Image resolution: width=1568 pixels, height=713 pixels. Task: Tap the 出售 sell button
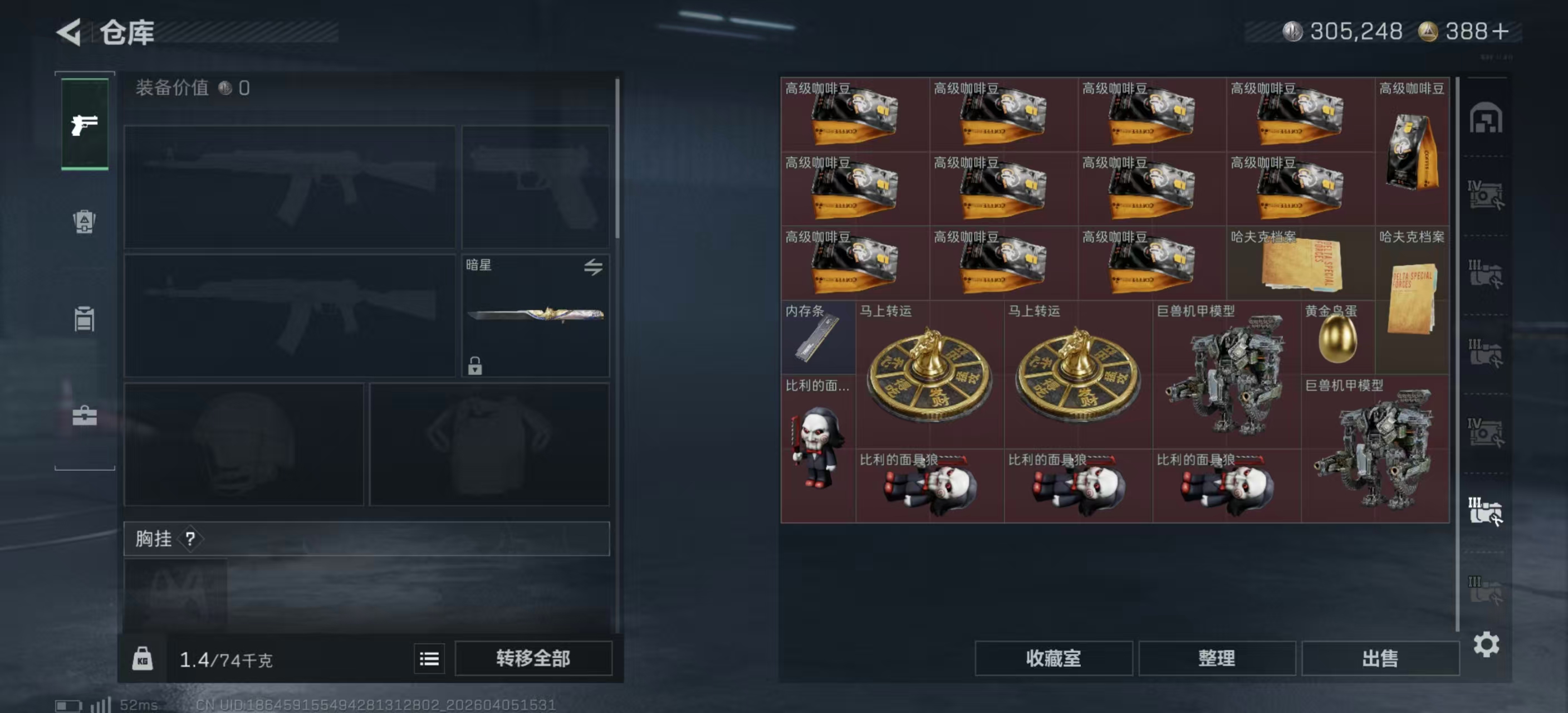tap(1379, 658)
